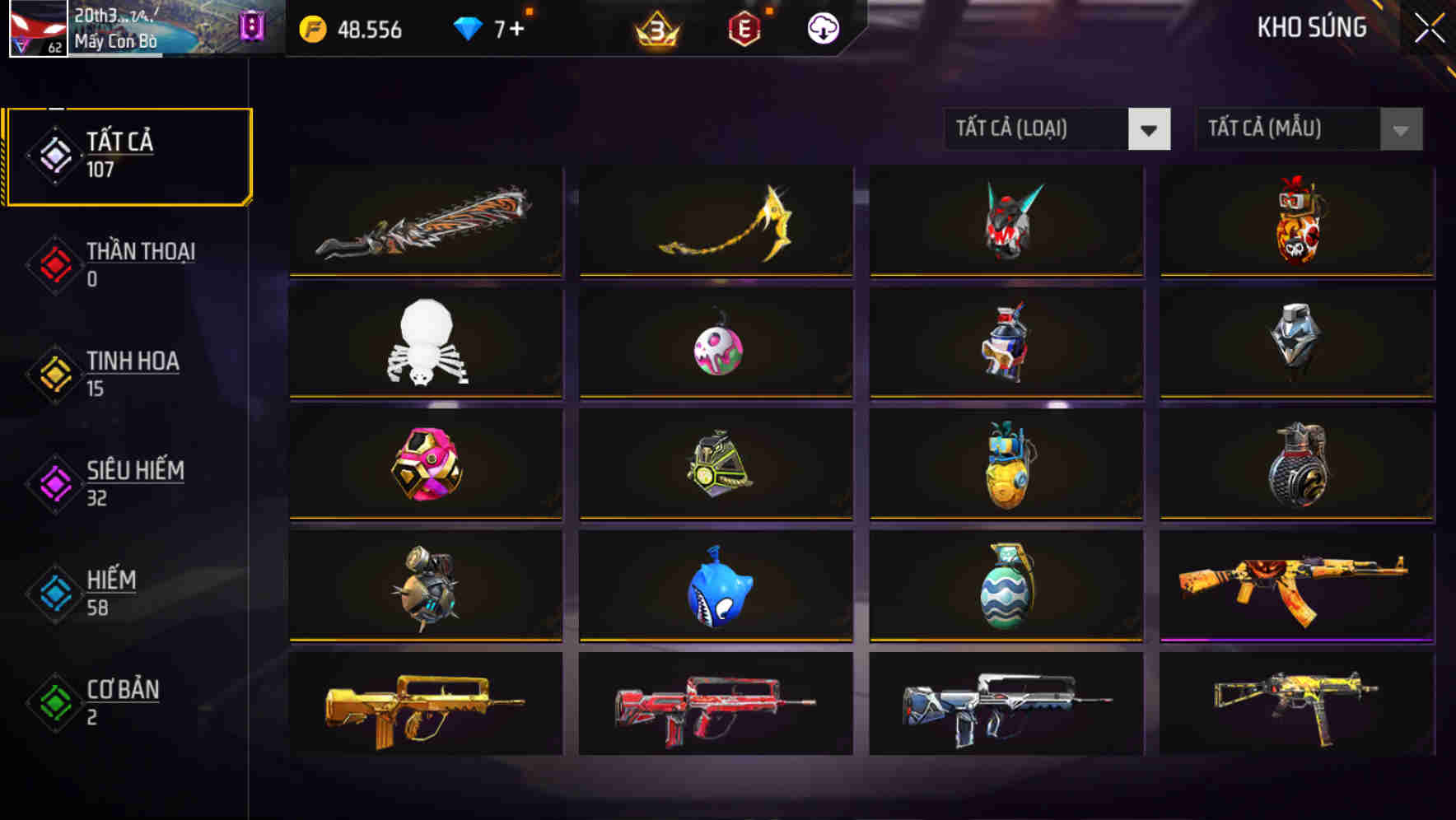Open the red E badge with notification dot
The width and height of the screenshot is (1456, 820).
(744, 28)
